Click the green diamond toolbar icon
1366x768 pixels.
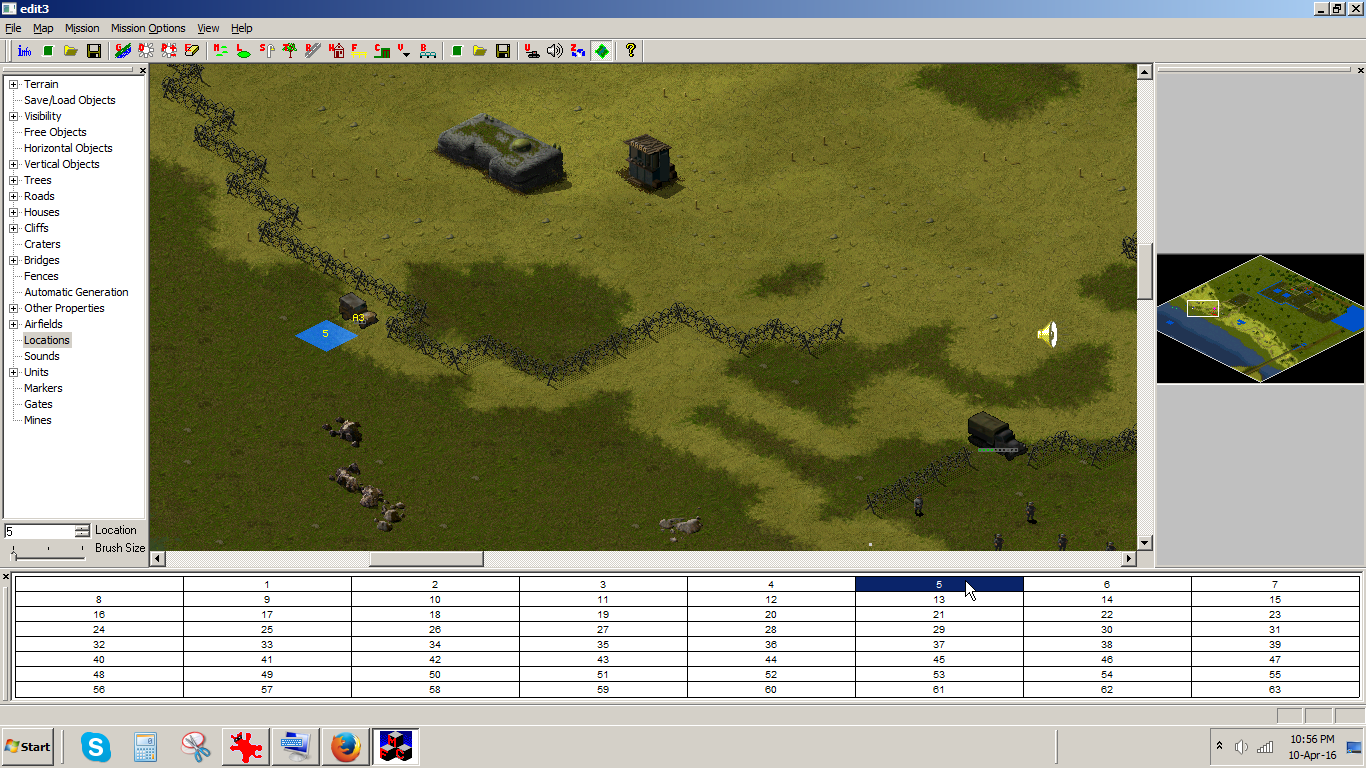click(x=602, y=51)
